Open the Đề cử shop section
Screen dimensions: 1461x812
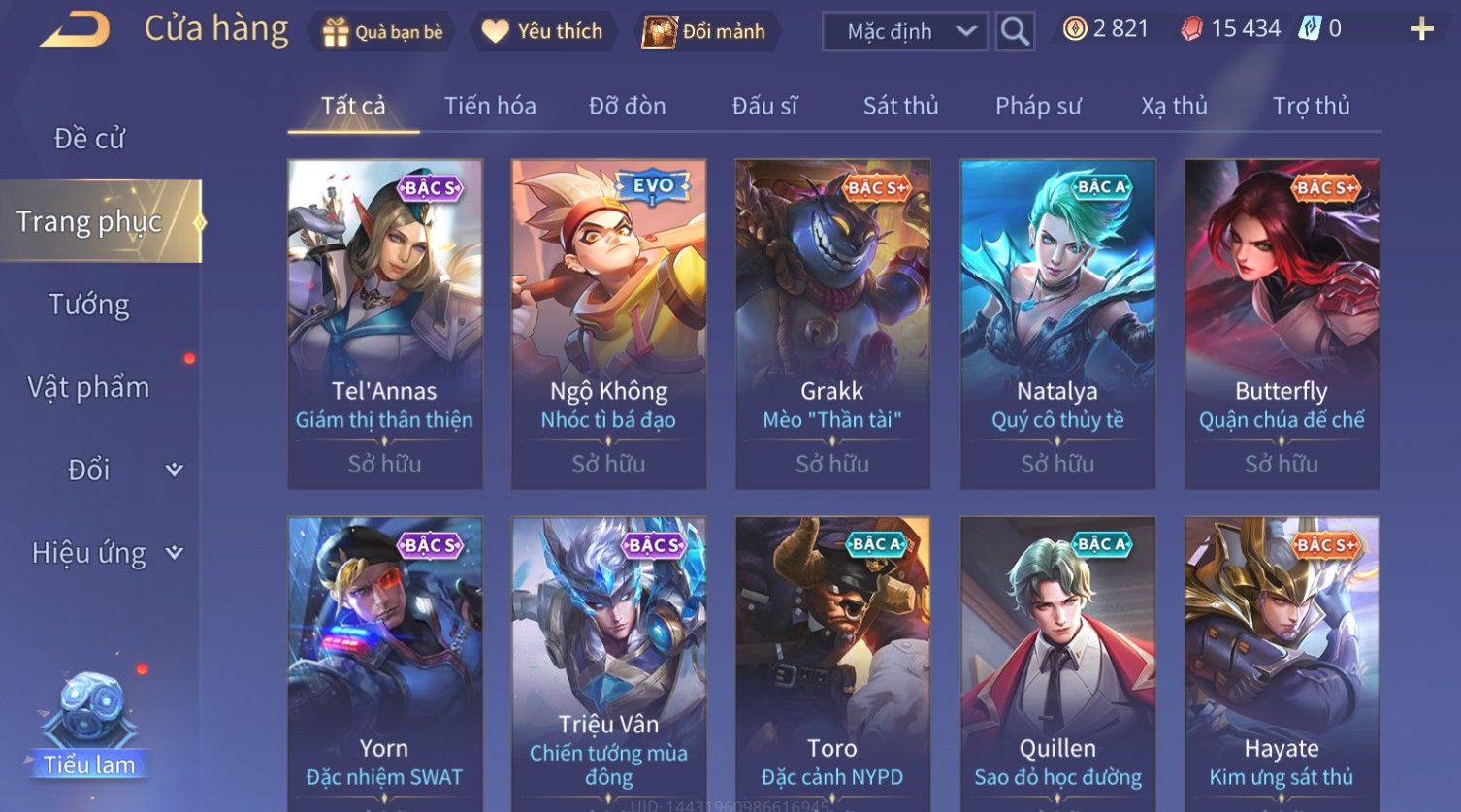pyautogui.click(x=89, y=139)
